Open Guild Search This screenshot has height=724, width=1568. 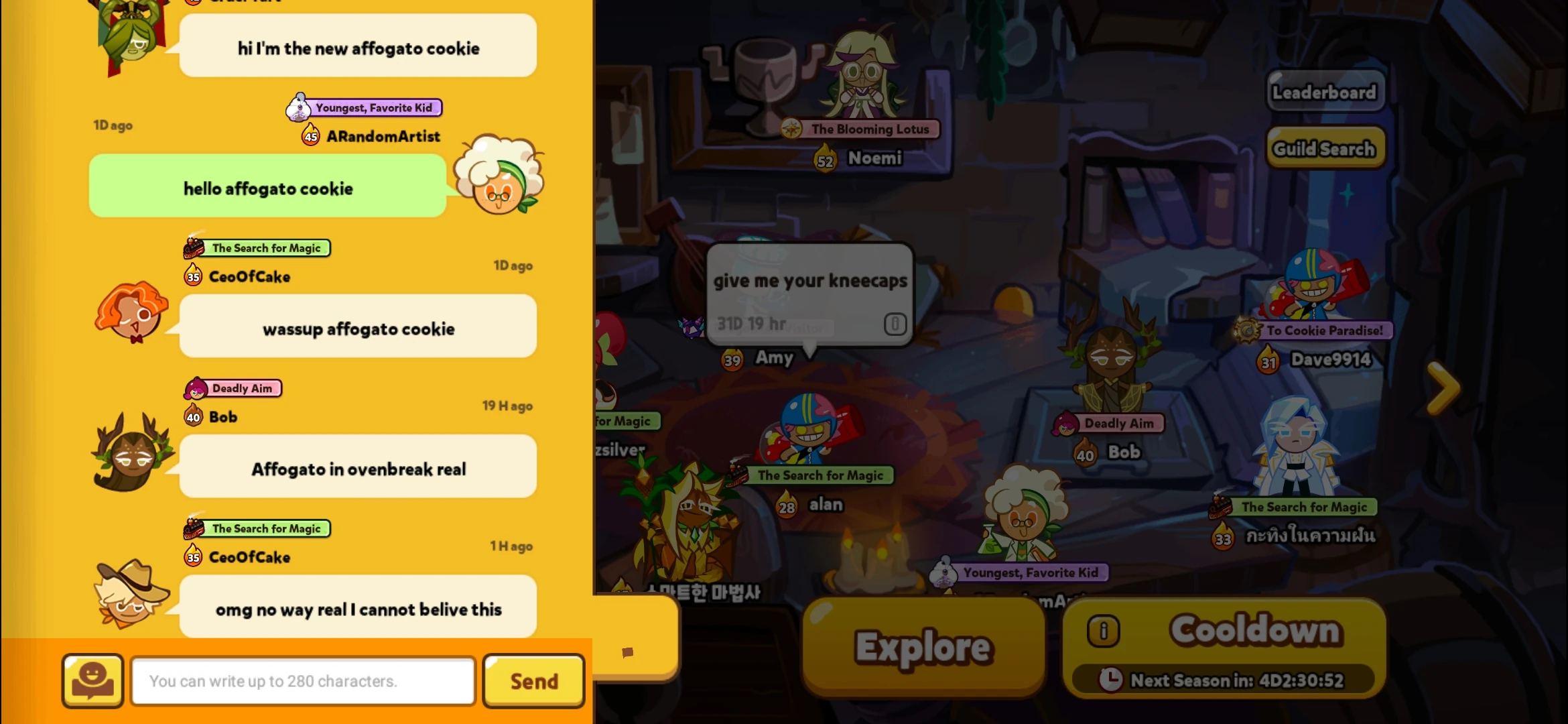1325,147
